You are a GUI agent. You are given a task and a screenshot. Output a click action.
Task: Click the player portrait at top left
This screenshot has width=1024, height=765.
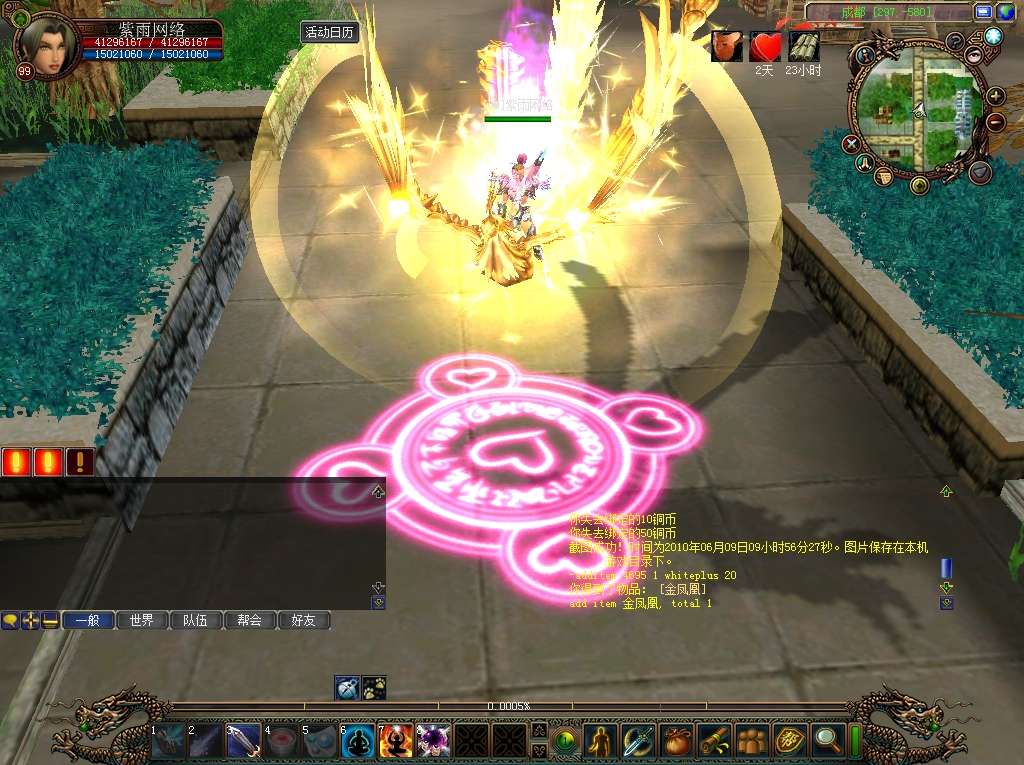pos(47,46)
